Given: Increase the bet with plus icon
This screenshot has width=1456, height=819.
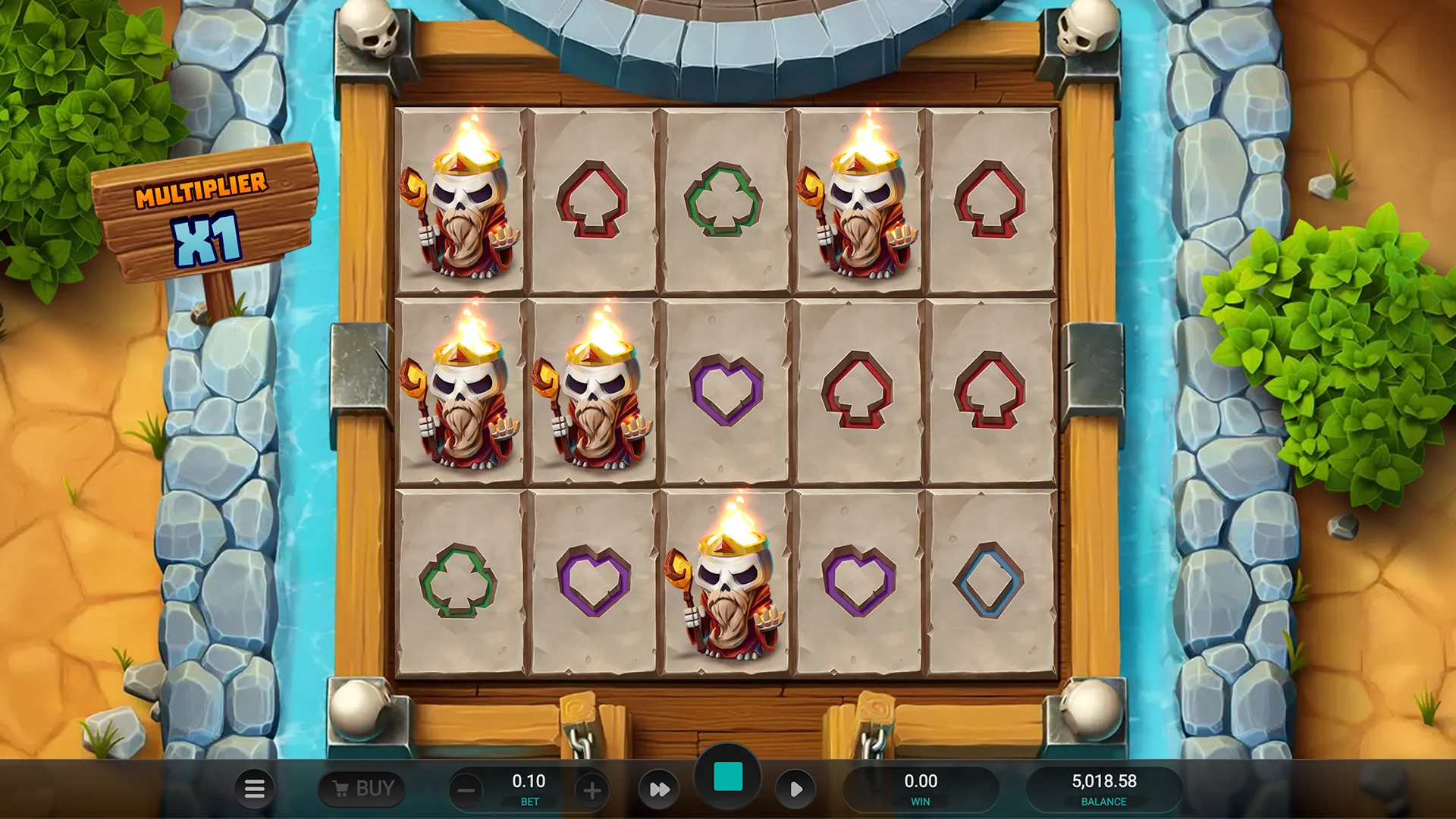Looking at the screenshot, I should point(592,789).
